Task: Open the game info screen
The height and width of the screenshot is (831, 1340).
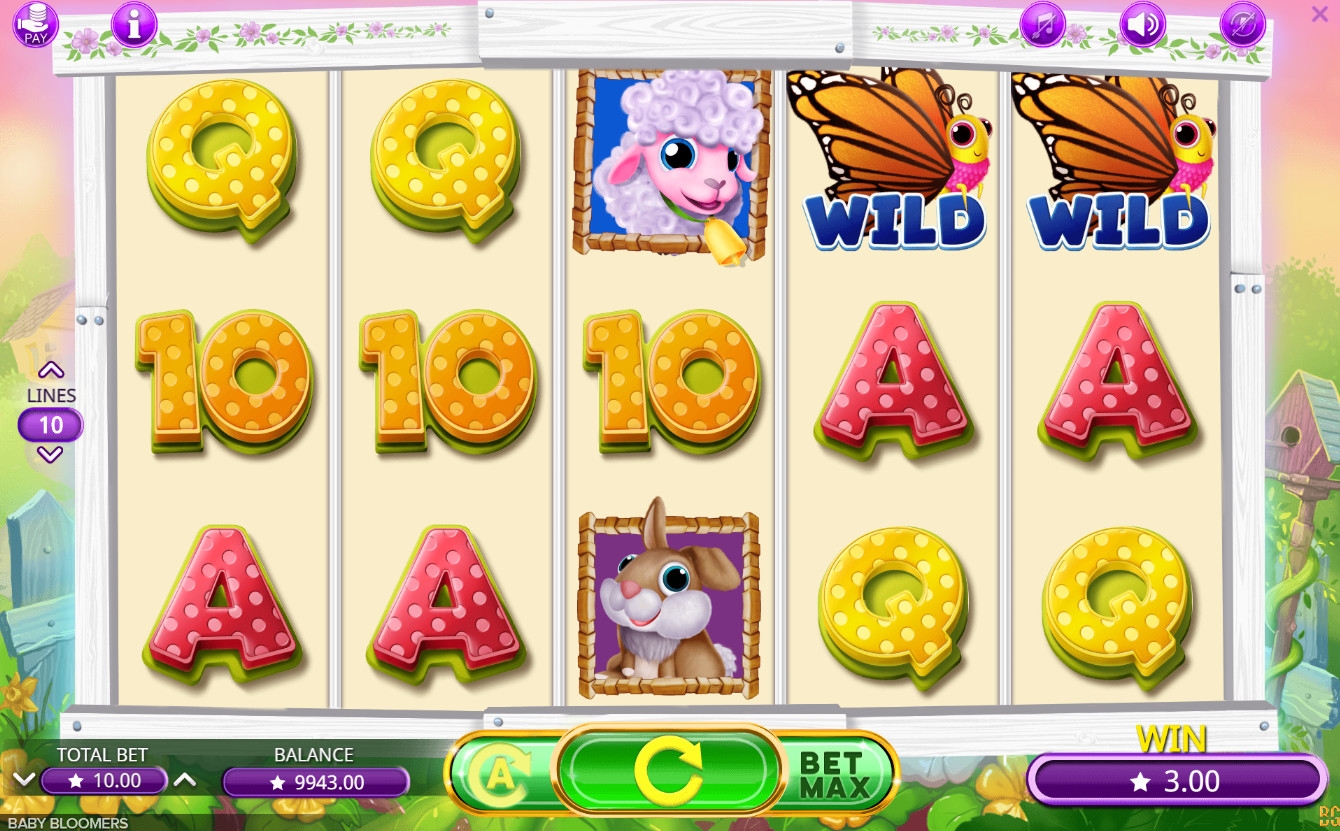Action: tap(134, 25)
